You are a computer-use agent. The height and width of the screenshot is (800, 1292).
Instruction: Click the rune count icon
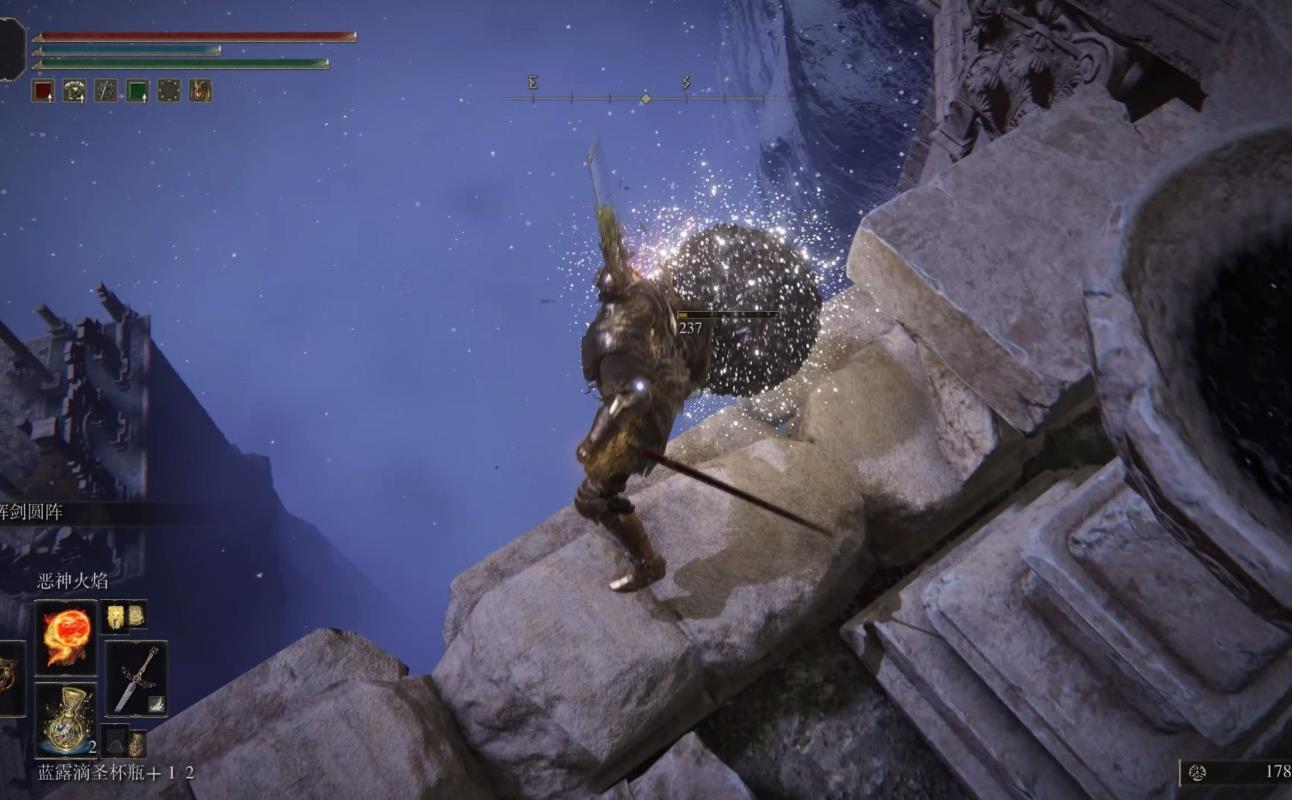[x=1197, y=771]
